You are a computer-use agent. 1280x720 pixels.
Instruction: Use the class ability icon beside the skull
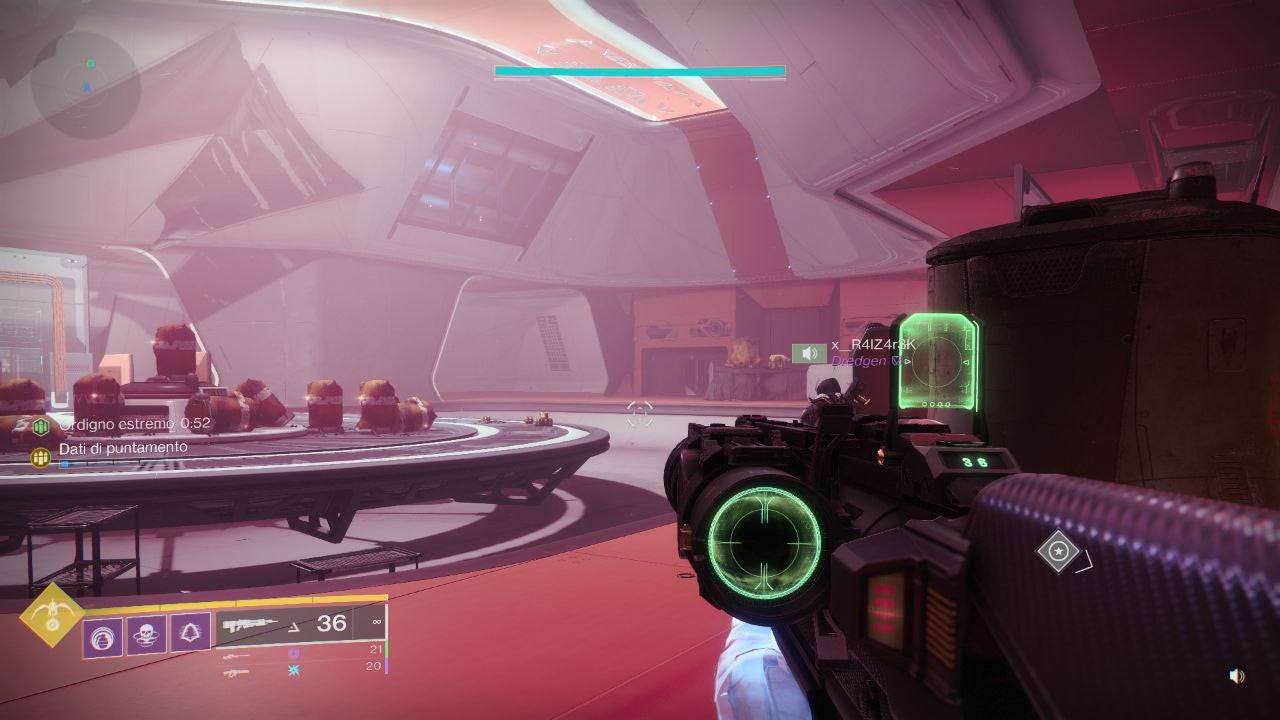tap(190, 632)
